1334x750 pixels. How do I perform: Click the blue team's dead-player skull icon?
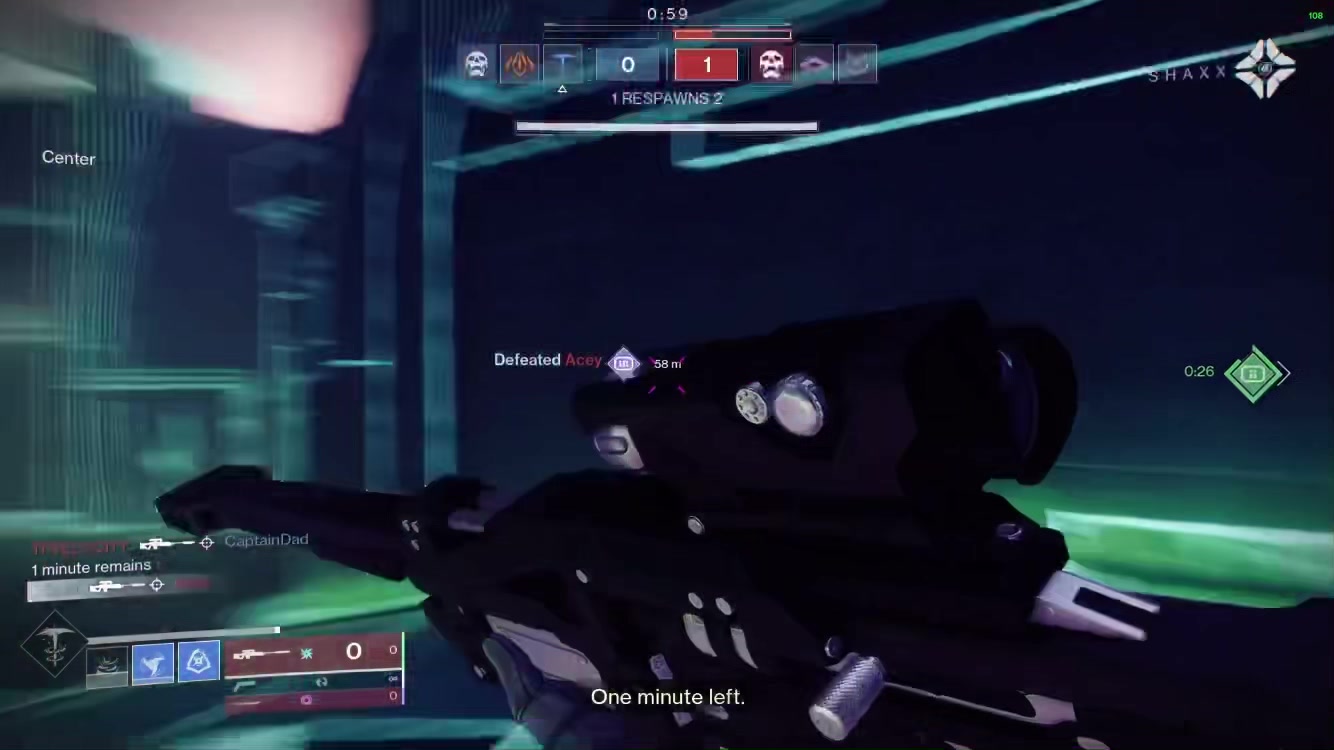477,65
